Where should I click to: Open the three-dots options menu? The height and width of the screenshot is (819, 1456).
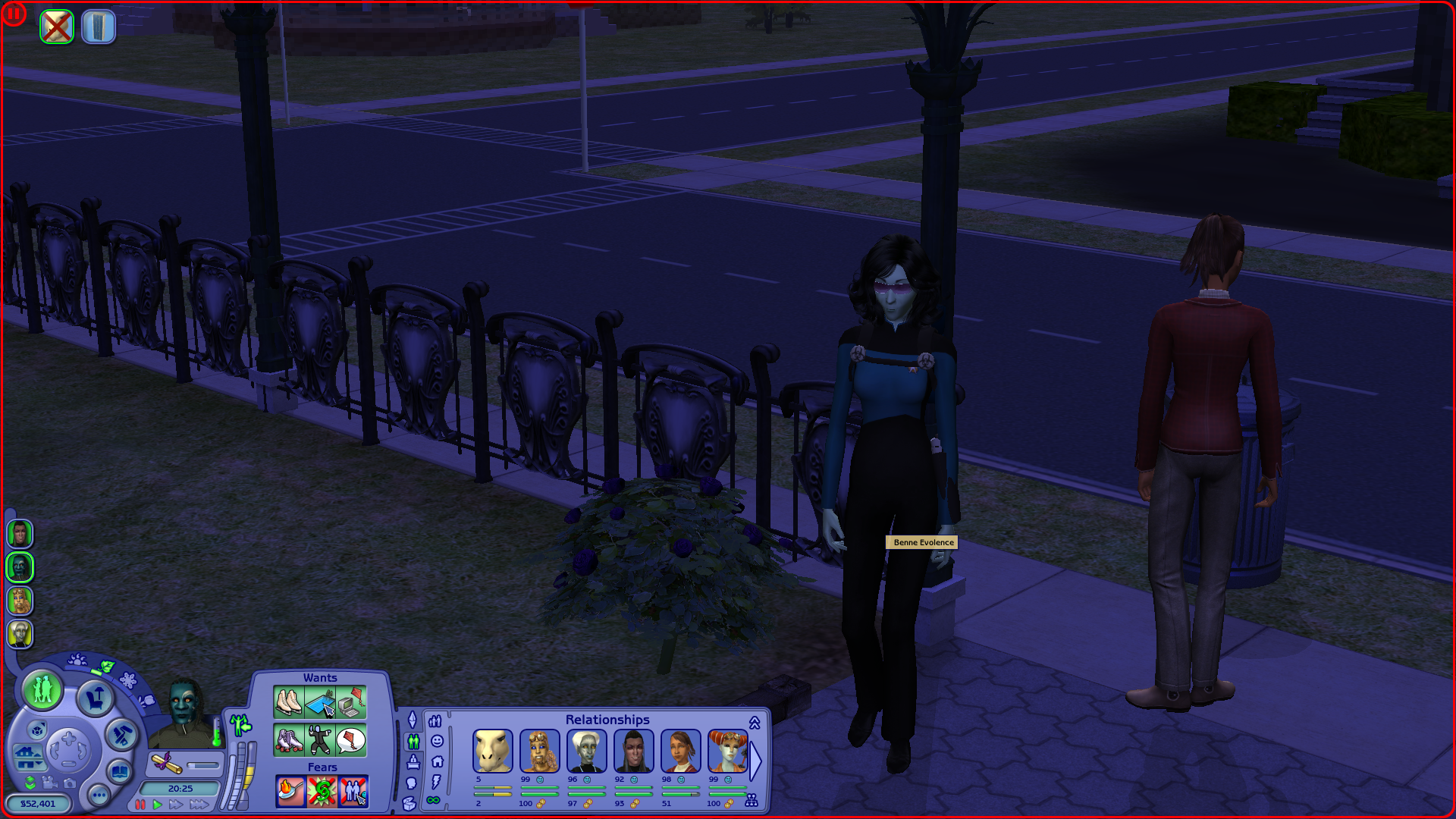[99, 795]
